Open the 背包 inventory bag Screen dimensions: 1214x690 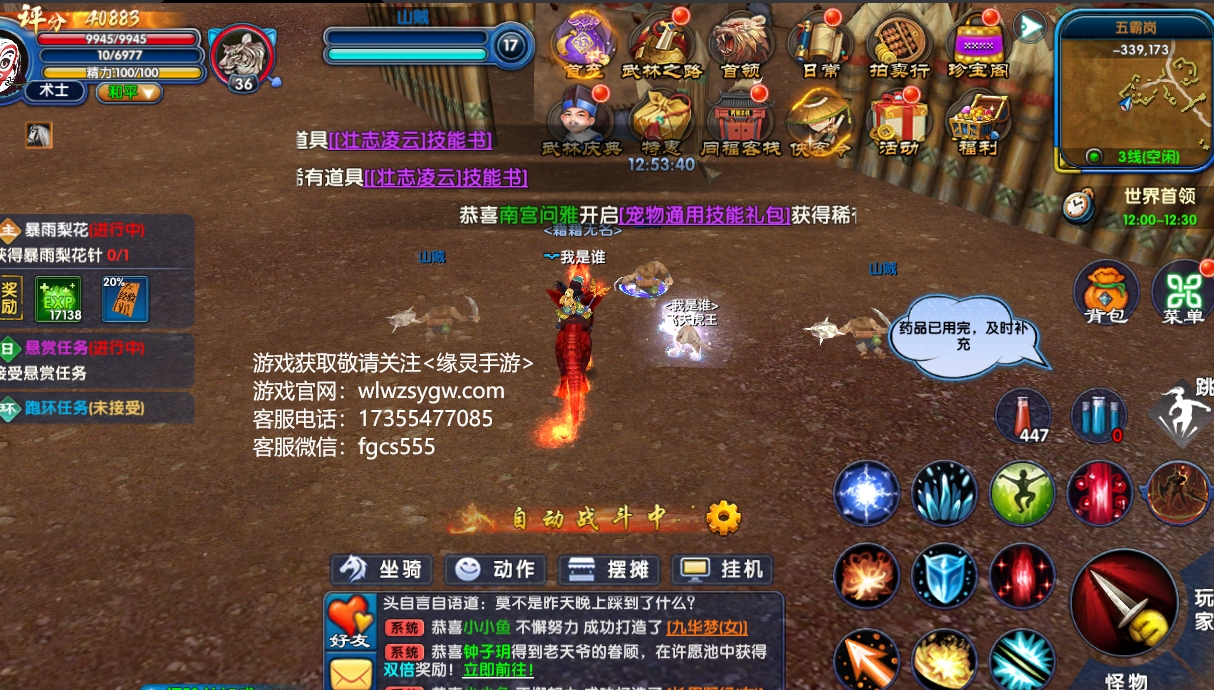pos(1106,292)
